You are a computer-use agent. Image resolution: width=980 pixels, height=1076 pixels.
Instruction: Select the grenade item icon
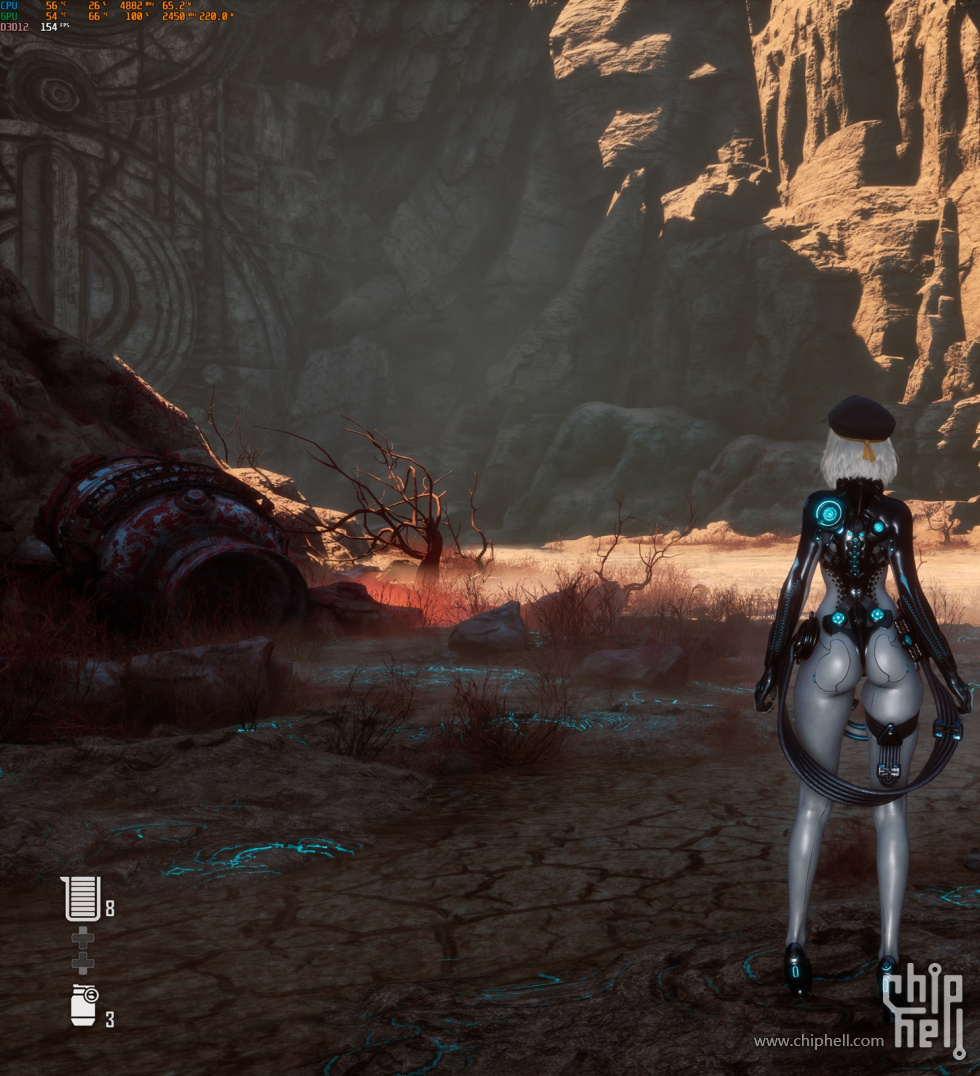83,1005
